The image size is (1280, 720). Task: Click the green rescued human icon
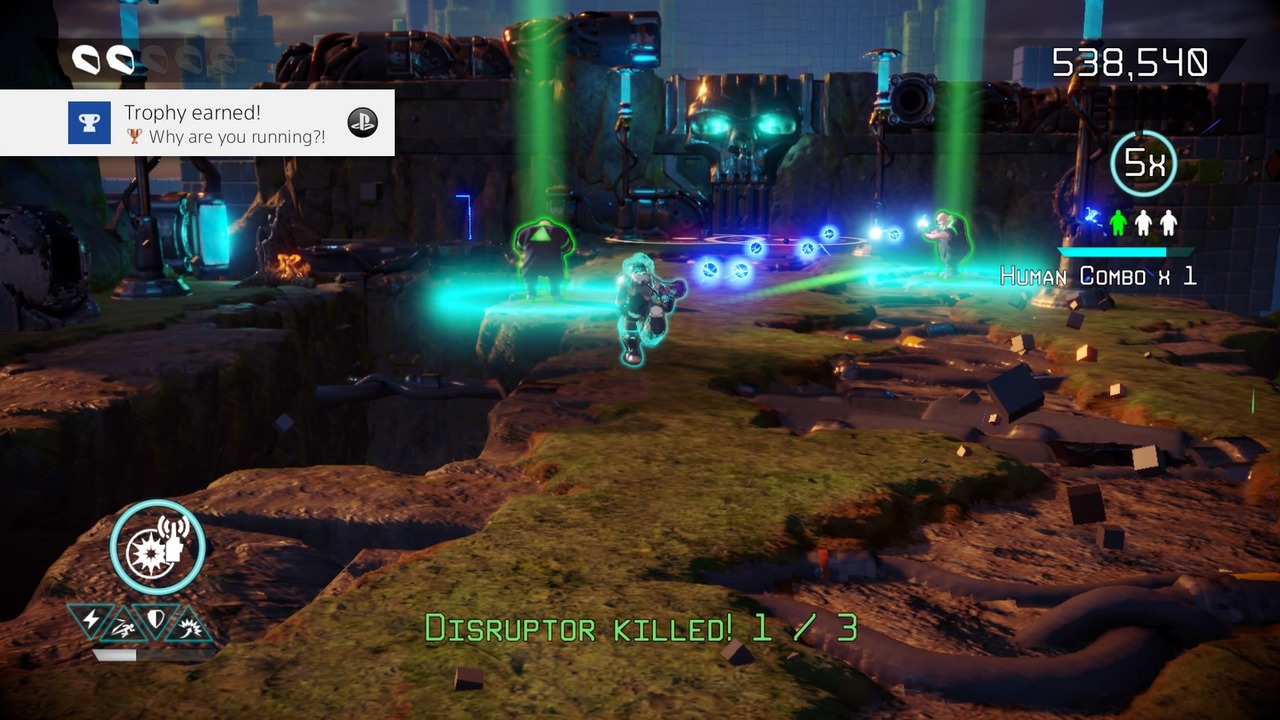[1120, 222]
